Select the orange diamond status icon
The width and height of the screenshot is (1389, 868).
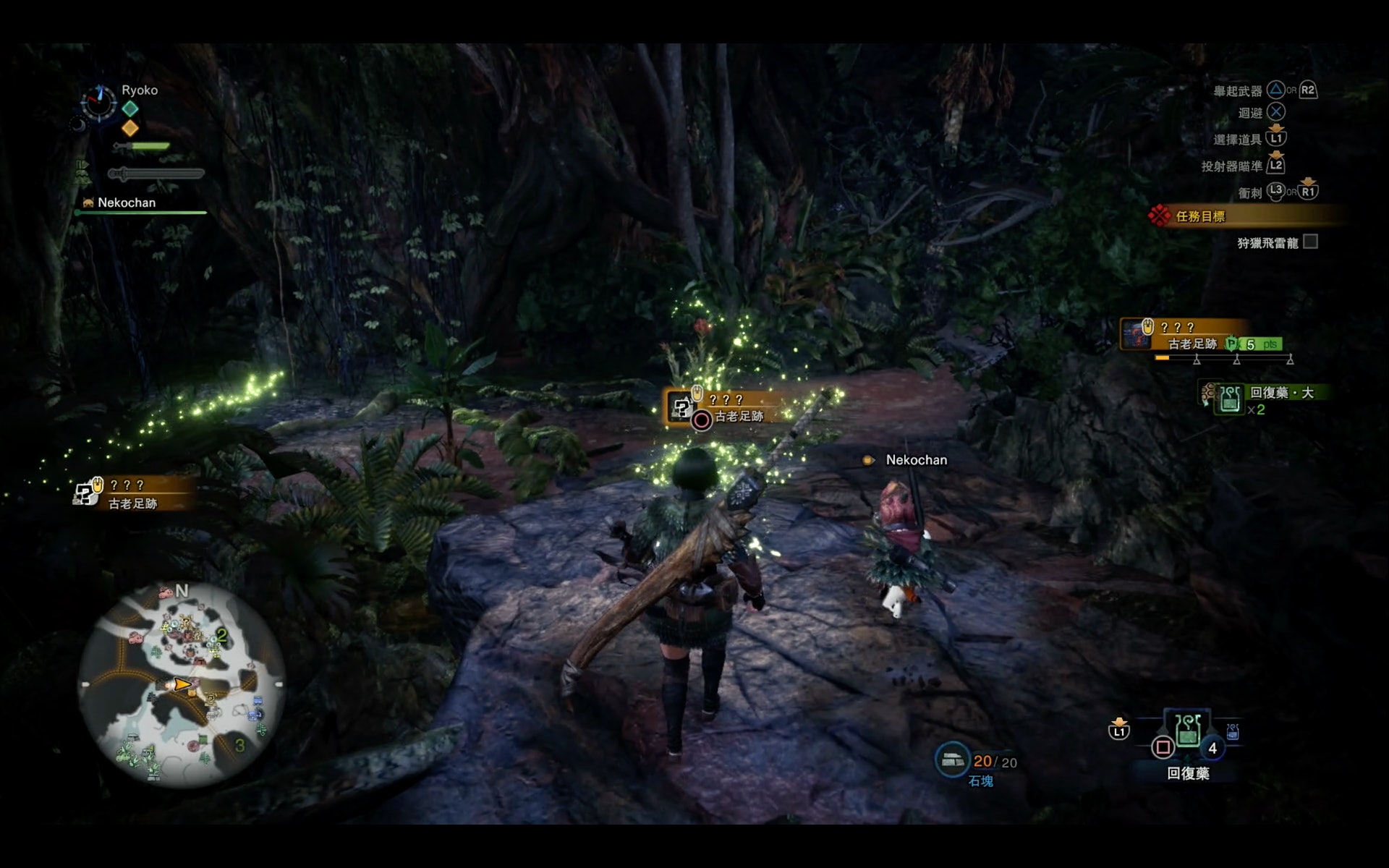130,128
